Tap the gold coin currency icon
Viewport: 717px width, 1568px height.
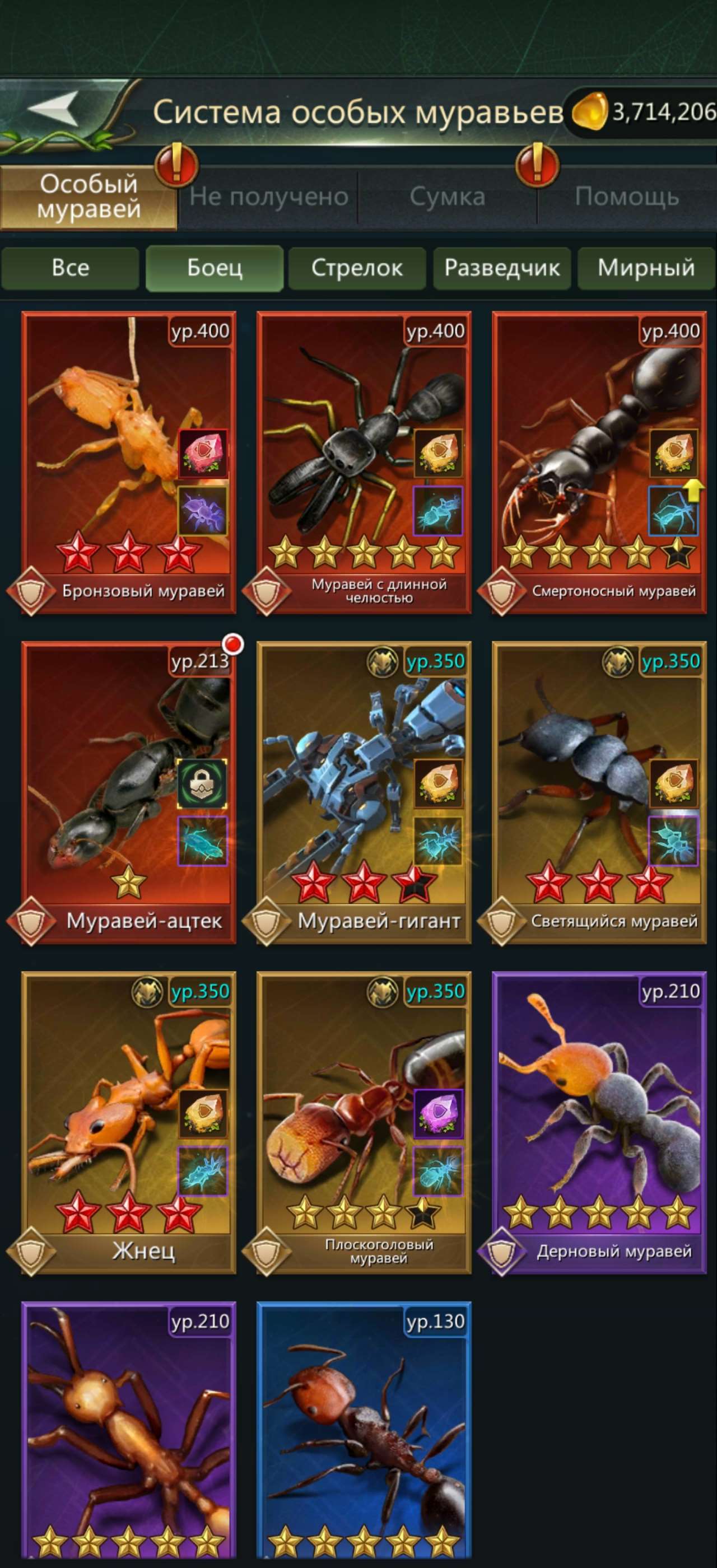(589, 111)
